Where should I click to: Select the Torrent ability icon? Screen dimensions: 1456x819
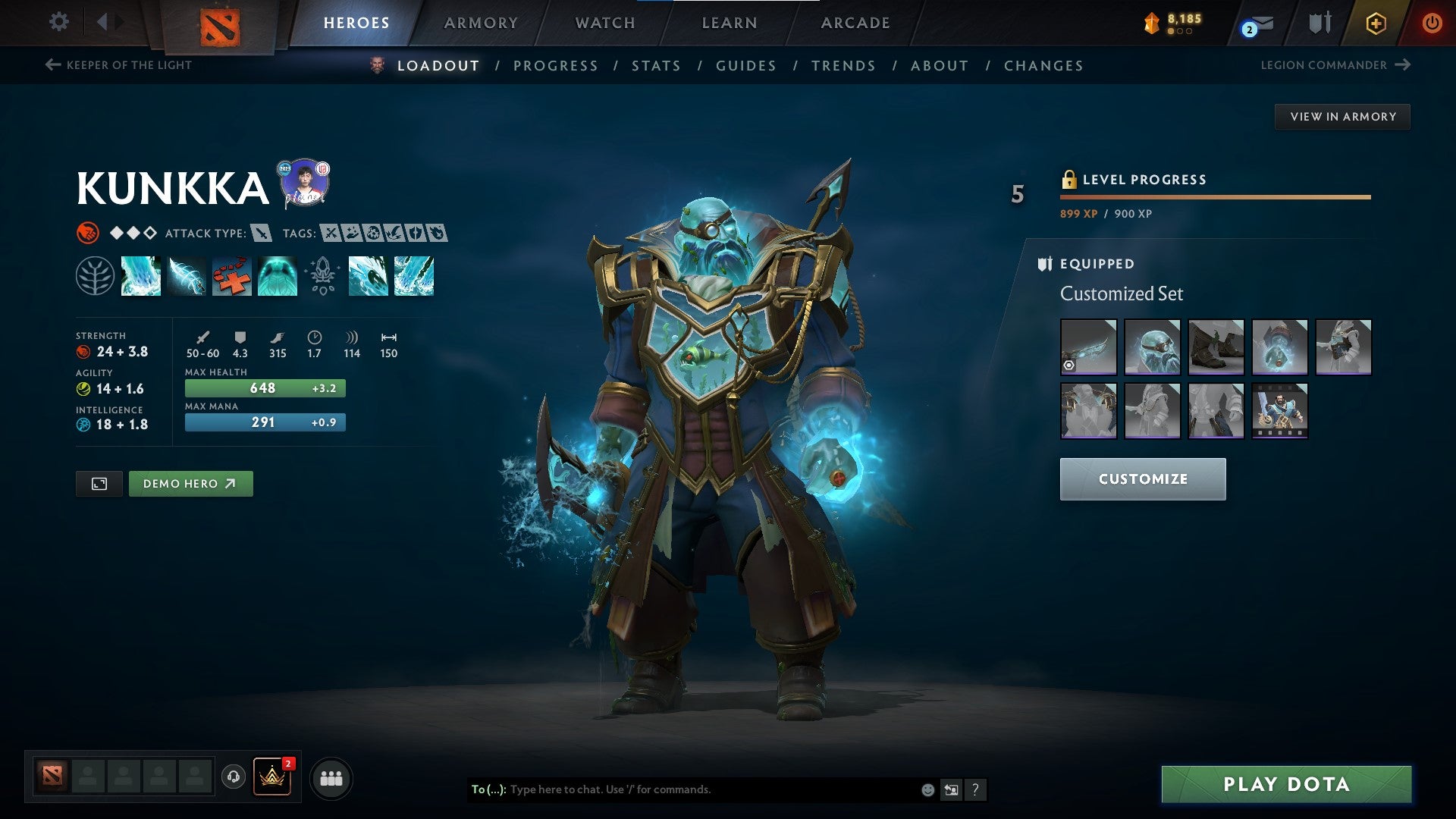pyautogui.click(x=141, y=277)
